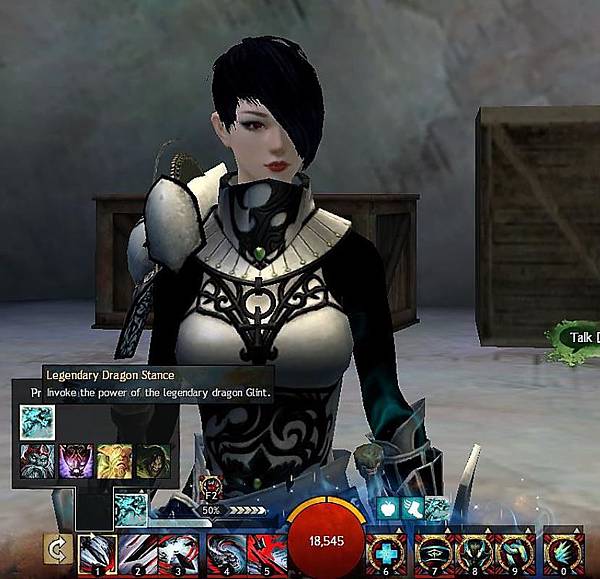Activate the eye utility skill in slot 7
Viewport: 600px width, 579px height.
coord(429,553)
